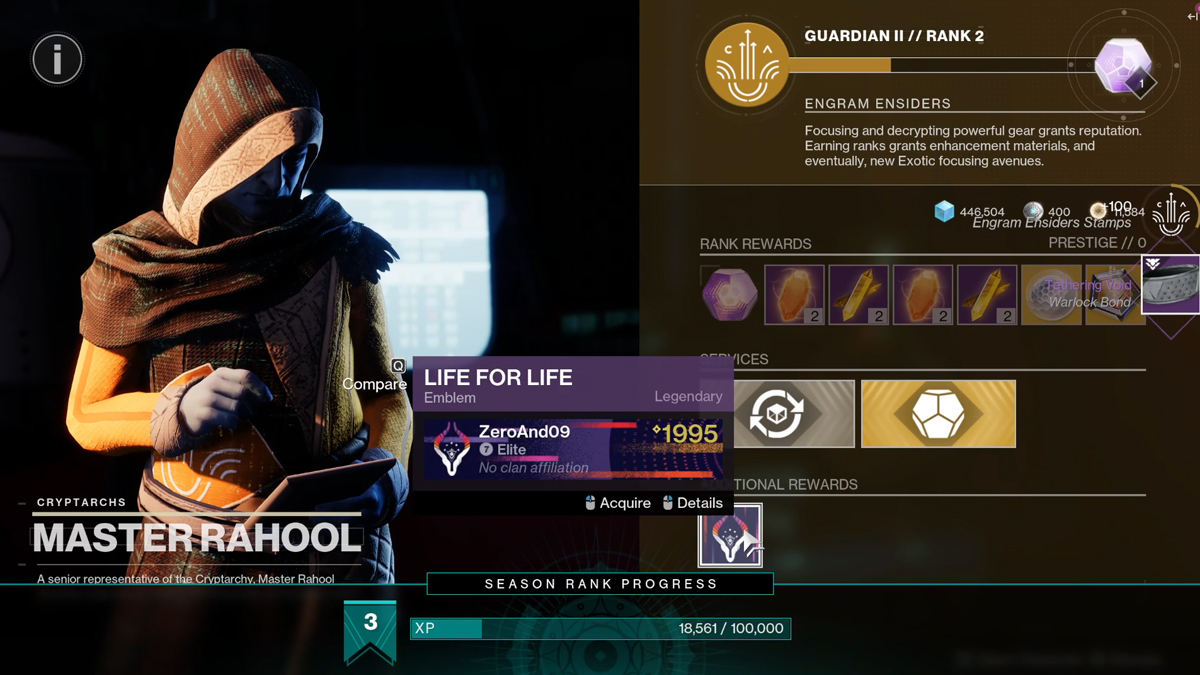Screen dimensions: 1200x675
Task: Select the Tethering Void Warlock Bond item
Action: pyautogui.click(x=1171, y=285)
